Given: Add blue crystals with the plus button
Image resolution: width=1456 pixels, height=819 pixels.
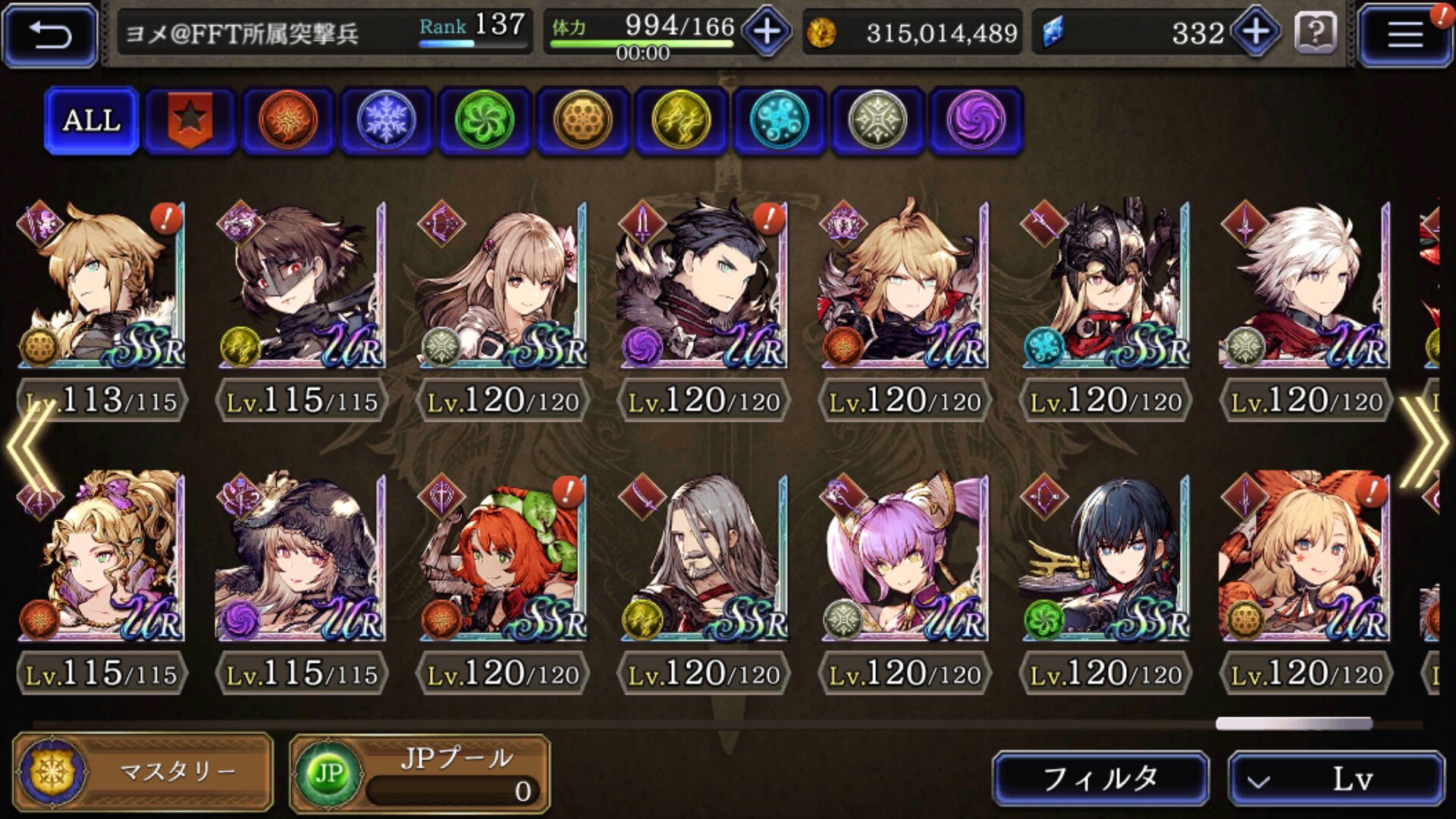Looking at the screenshot, I should pyautogui.click(x=1256, y=32).
